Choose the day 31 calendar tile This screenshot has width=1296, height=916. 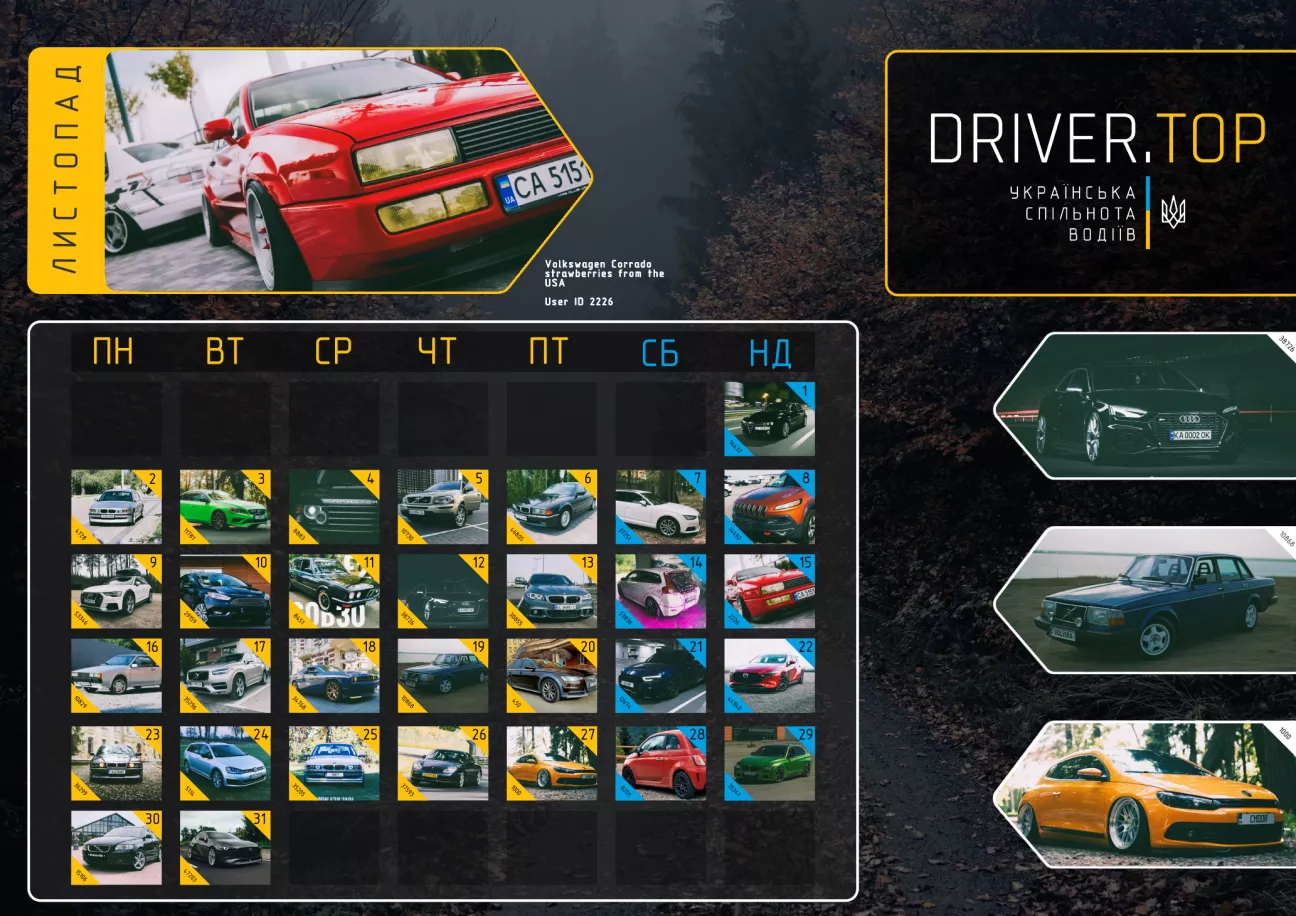pyautogui.click(x=224, y=848)
